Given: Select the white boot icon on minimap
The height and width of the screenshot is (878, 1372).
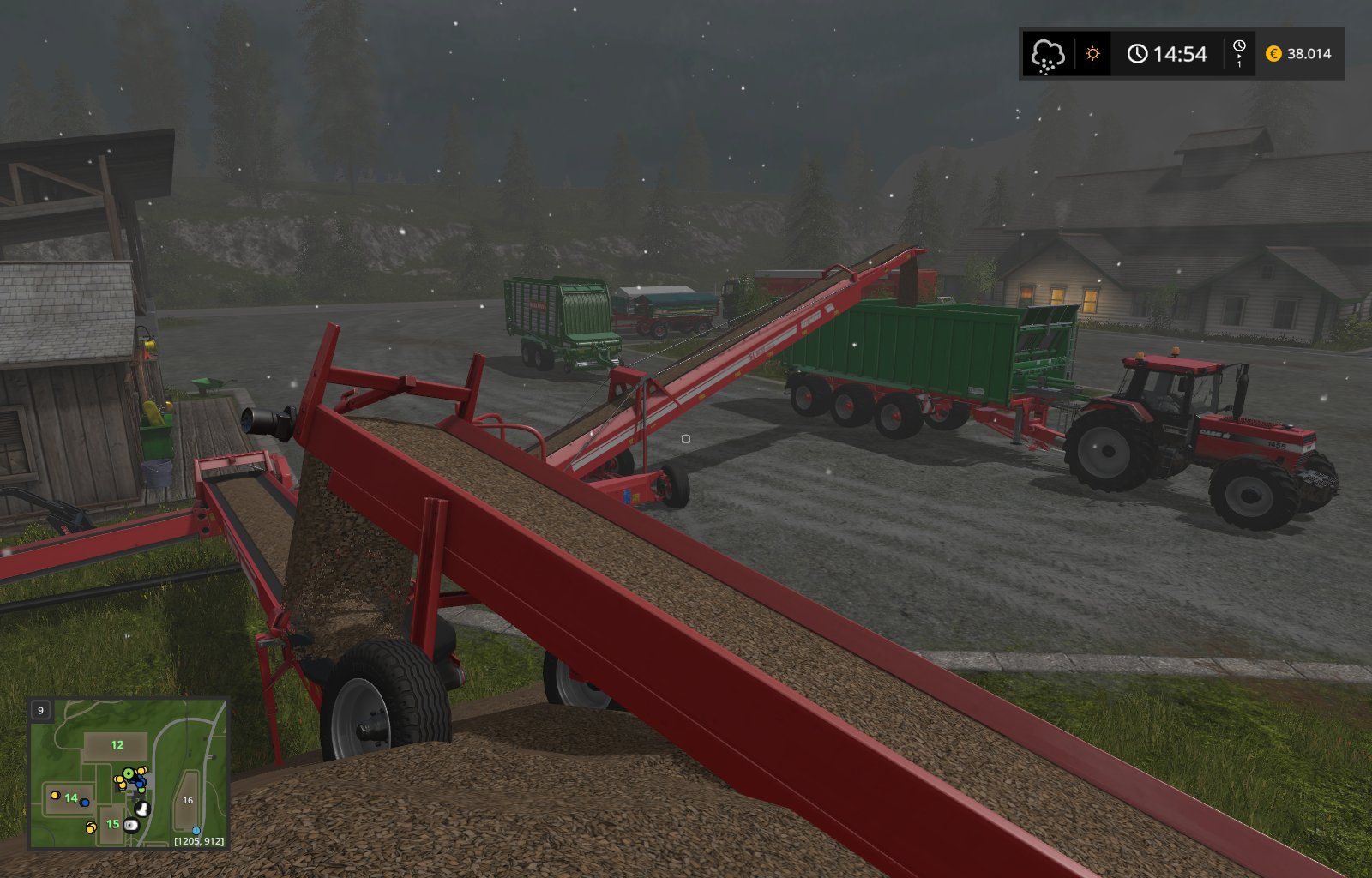Looking at the screenshot, I should [x=142, y=809].
